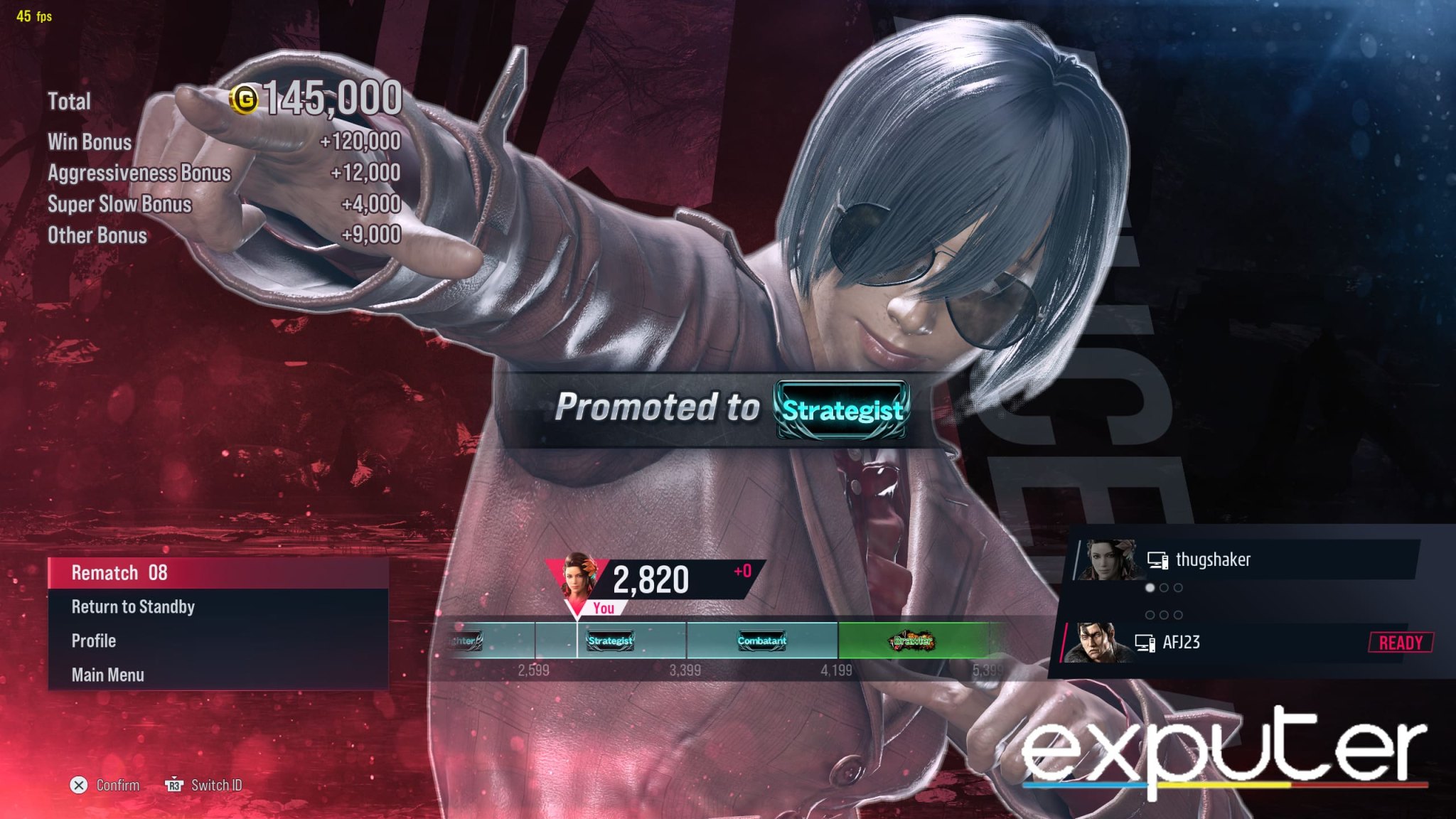Select Main Menu option
The image size is (1456, 819).
pos(108,674)
